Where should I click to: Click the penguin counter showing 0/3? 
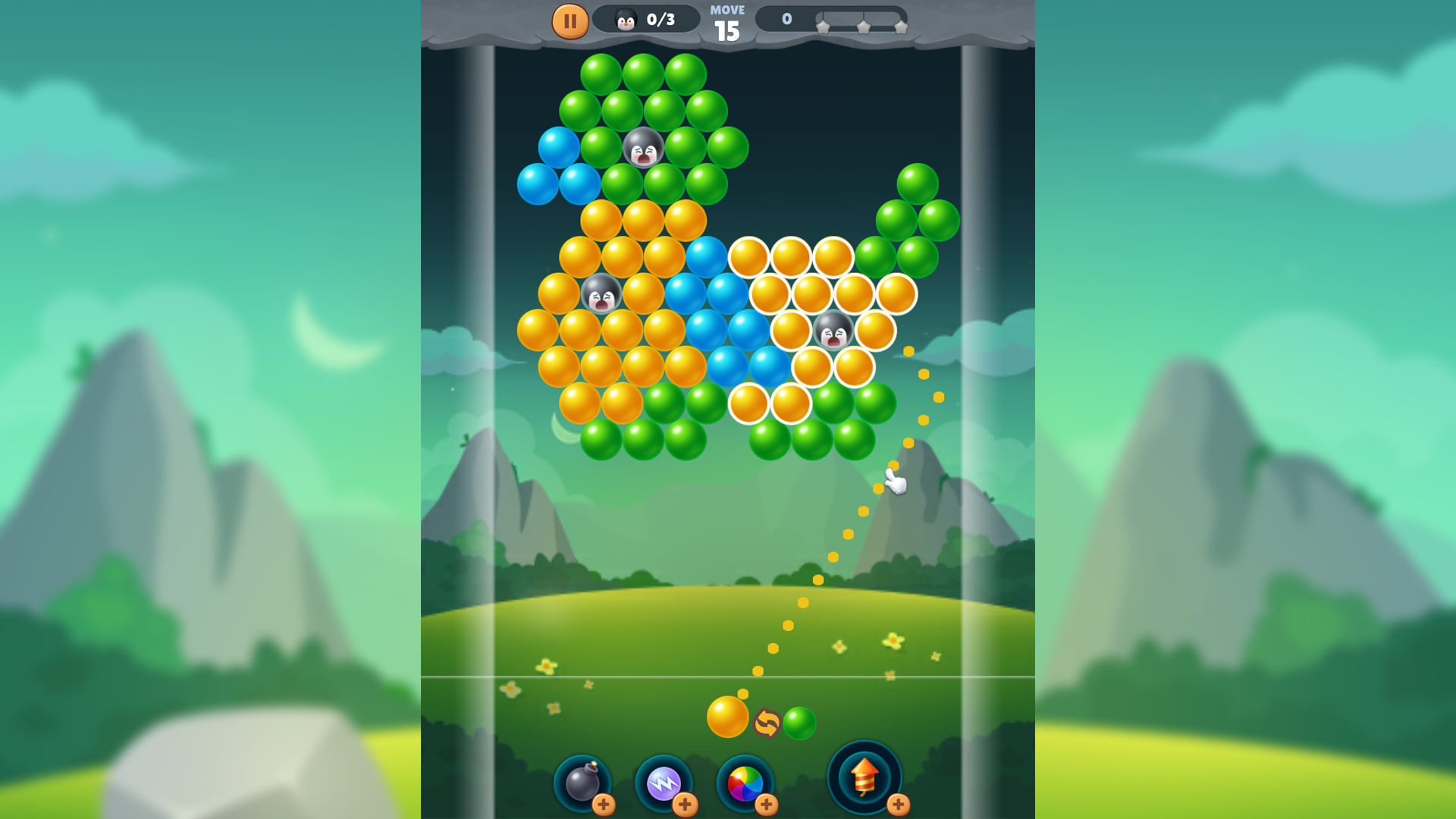645,20
